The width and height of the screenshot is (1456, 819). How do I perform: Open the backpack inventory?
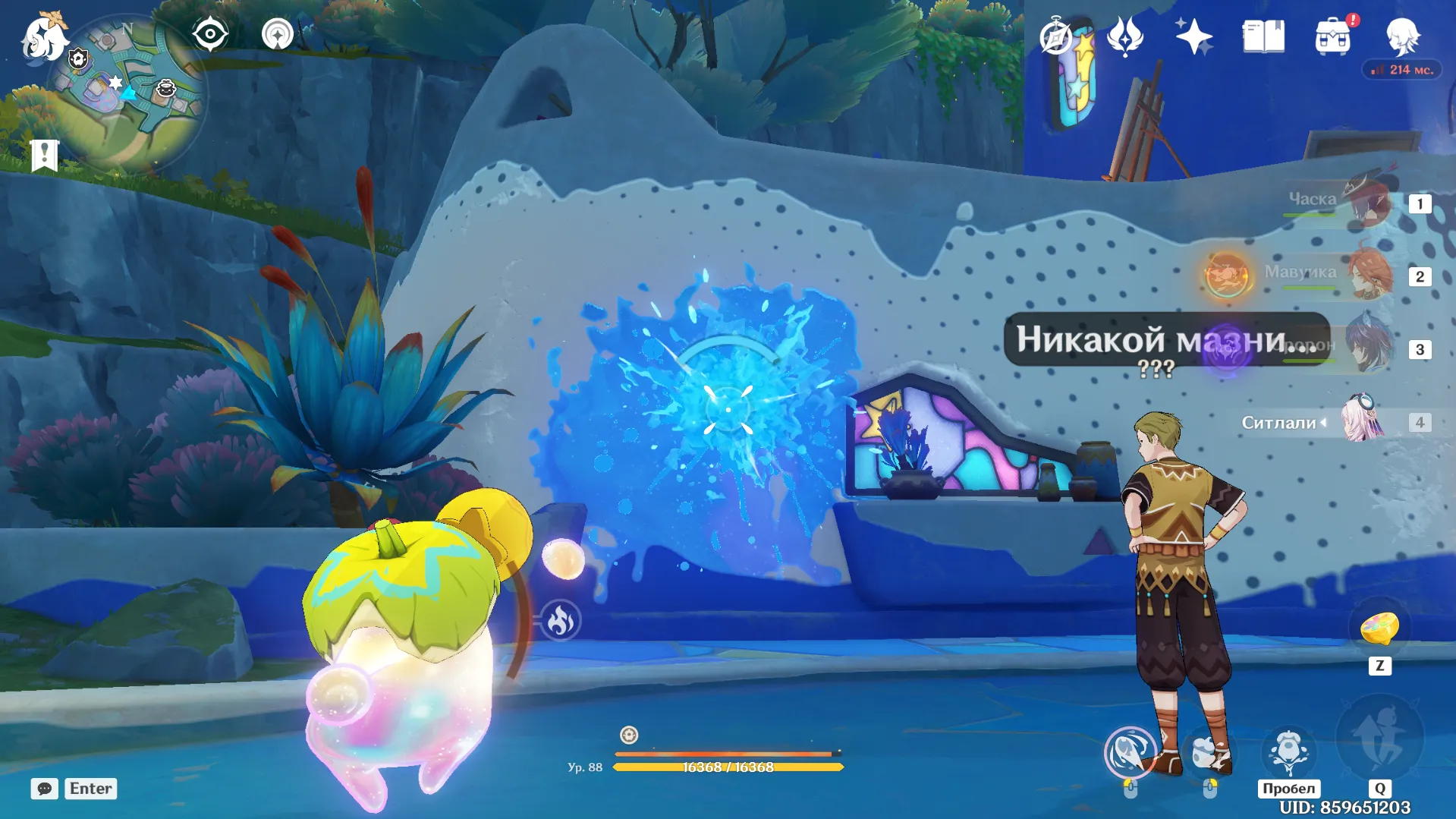click(1333, 37)
